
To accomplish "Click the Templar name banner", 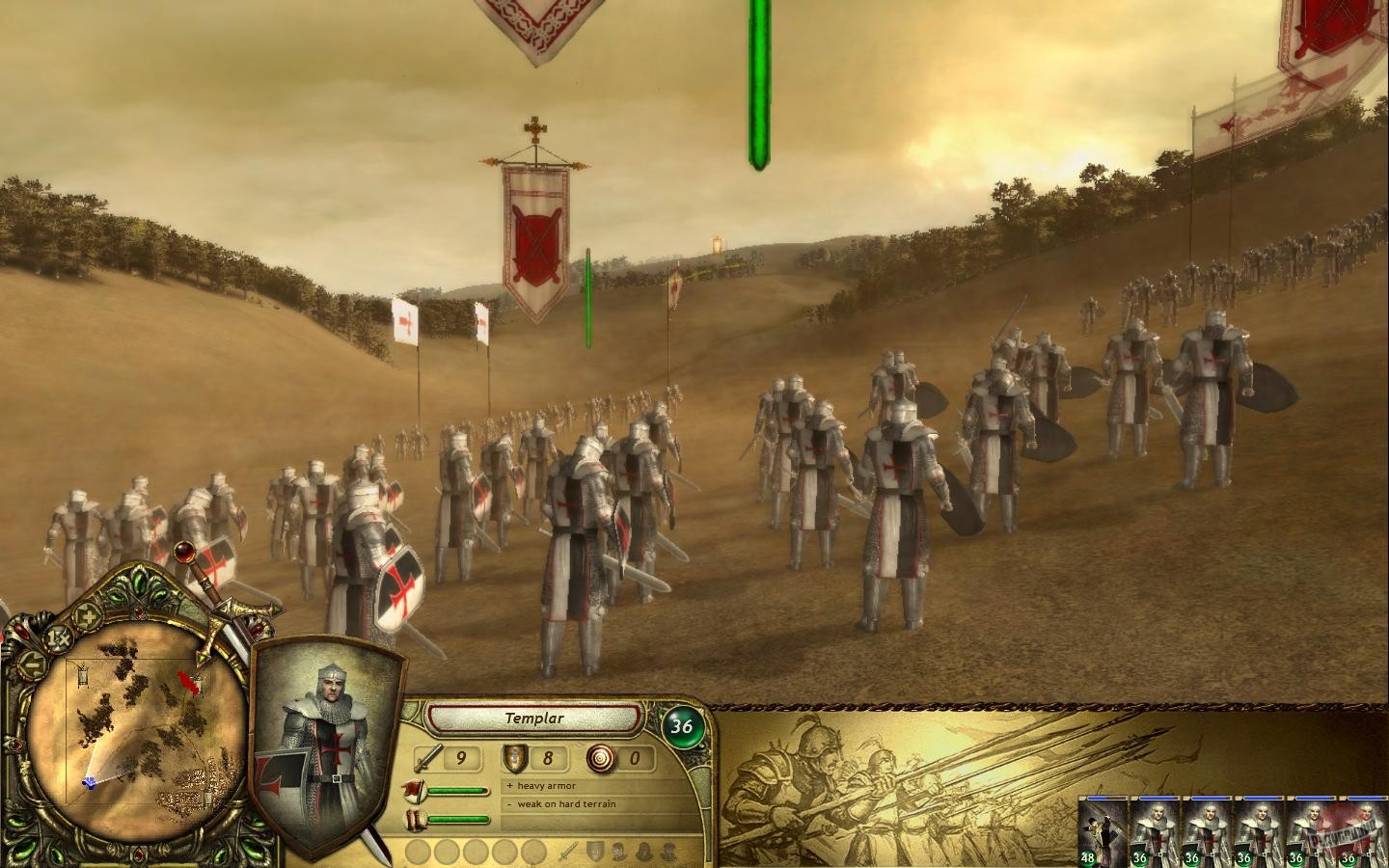I will click(534, 718).
